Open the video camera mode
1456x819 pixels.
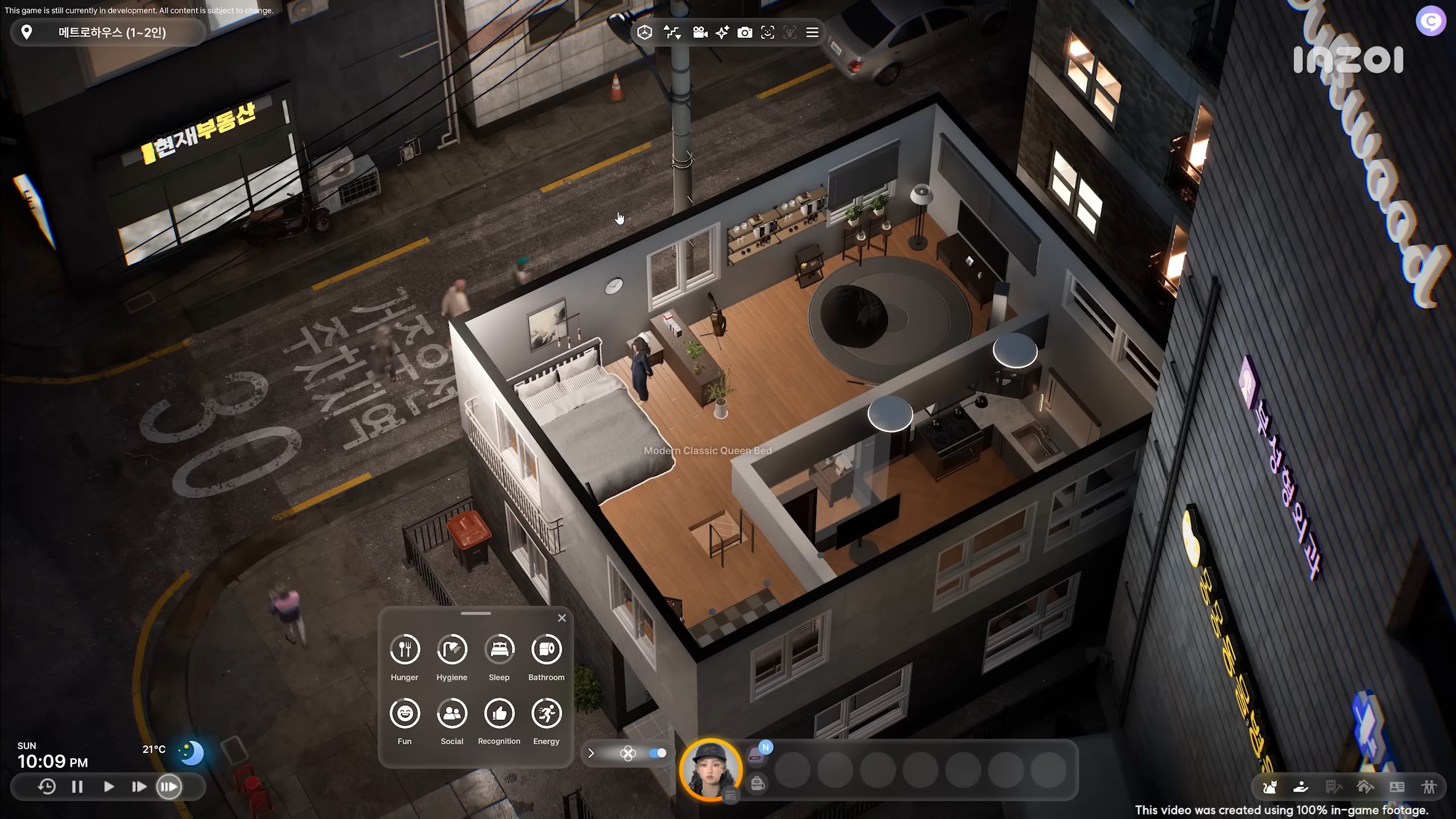[700, 32]
